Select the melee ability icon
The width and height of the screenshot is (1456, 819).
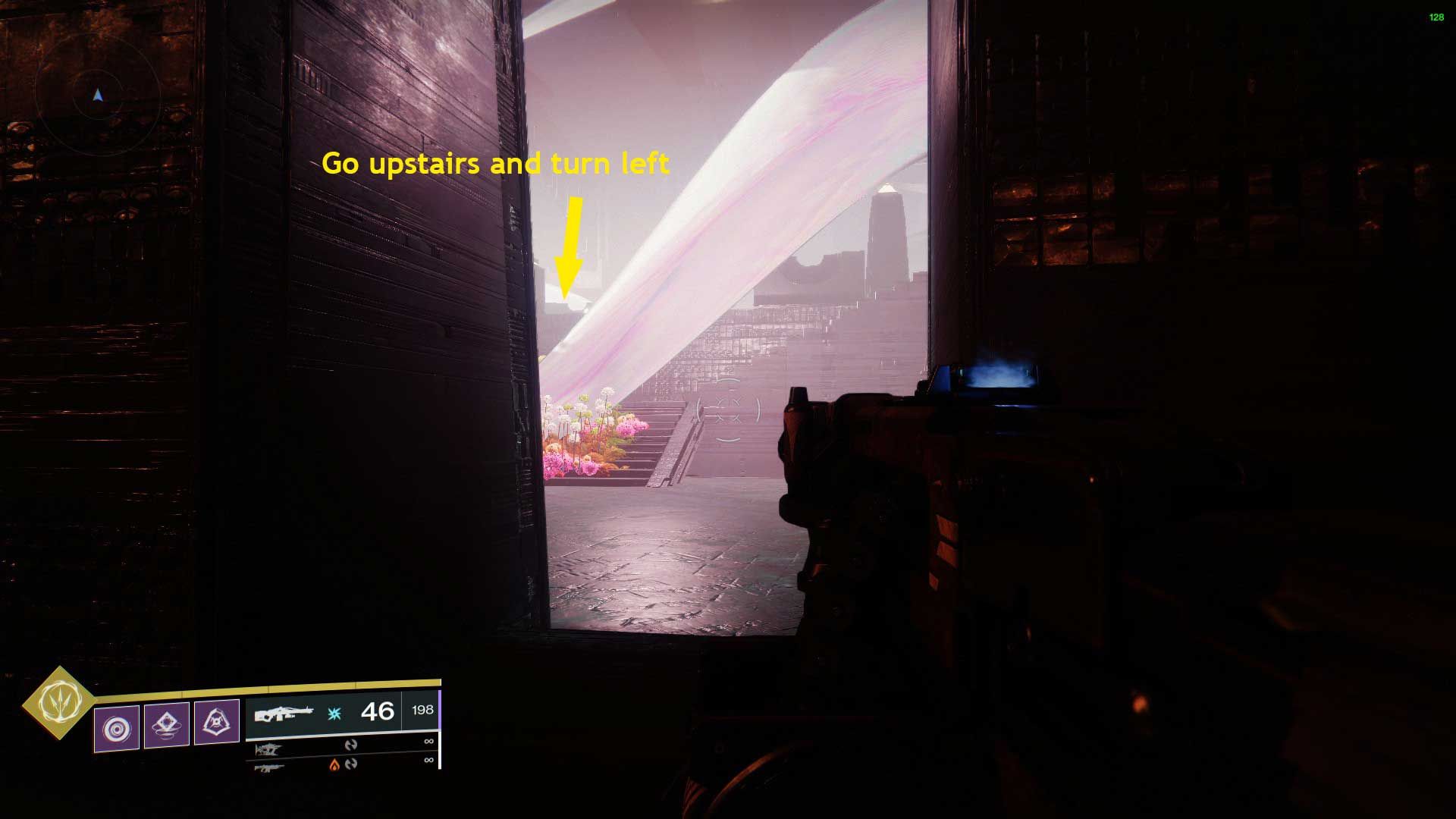[166, 725]
